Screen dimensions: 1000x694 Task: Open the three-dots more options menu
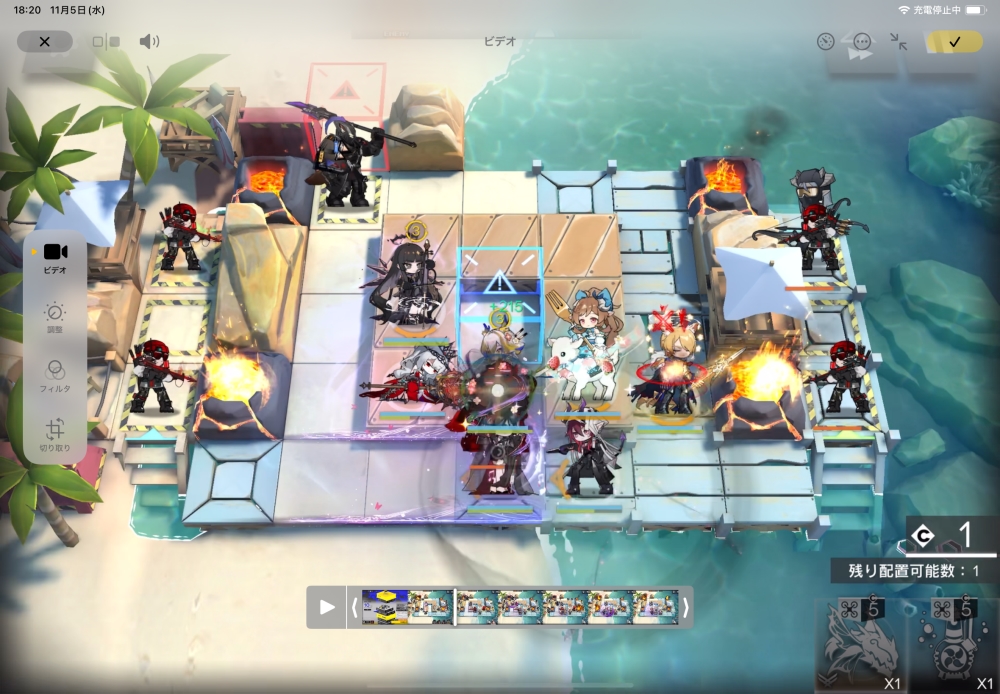pyautogui.click(x=862, y=42)
